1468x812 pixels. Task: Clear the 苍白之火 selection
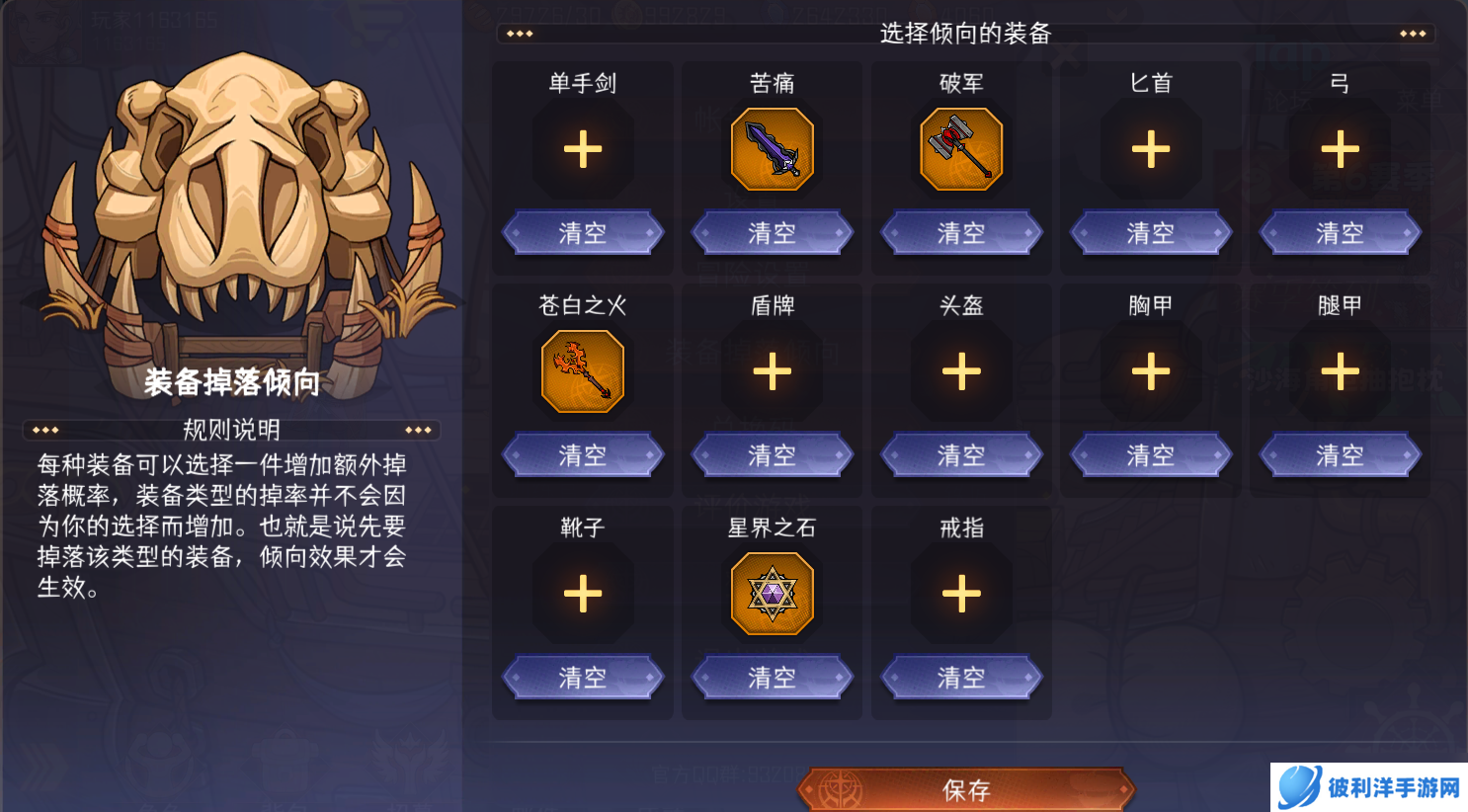pyautogui.click(x=583, y=454)
